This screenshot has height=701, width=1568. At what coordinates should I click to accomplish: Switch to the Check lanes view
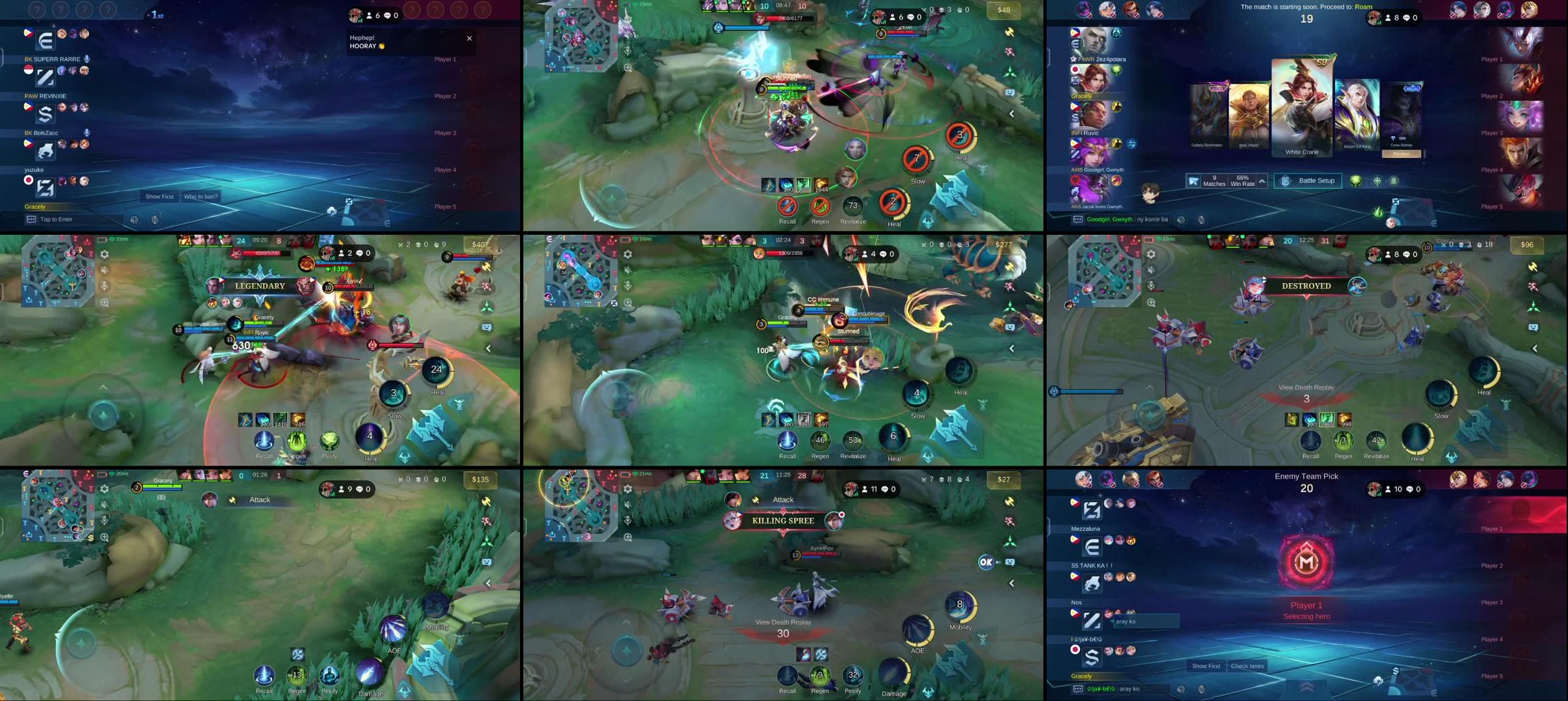[1247, 666]
